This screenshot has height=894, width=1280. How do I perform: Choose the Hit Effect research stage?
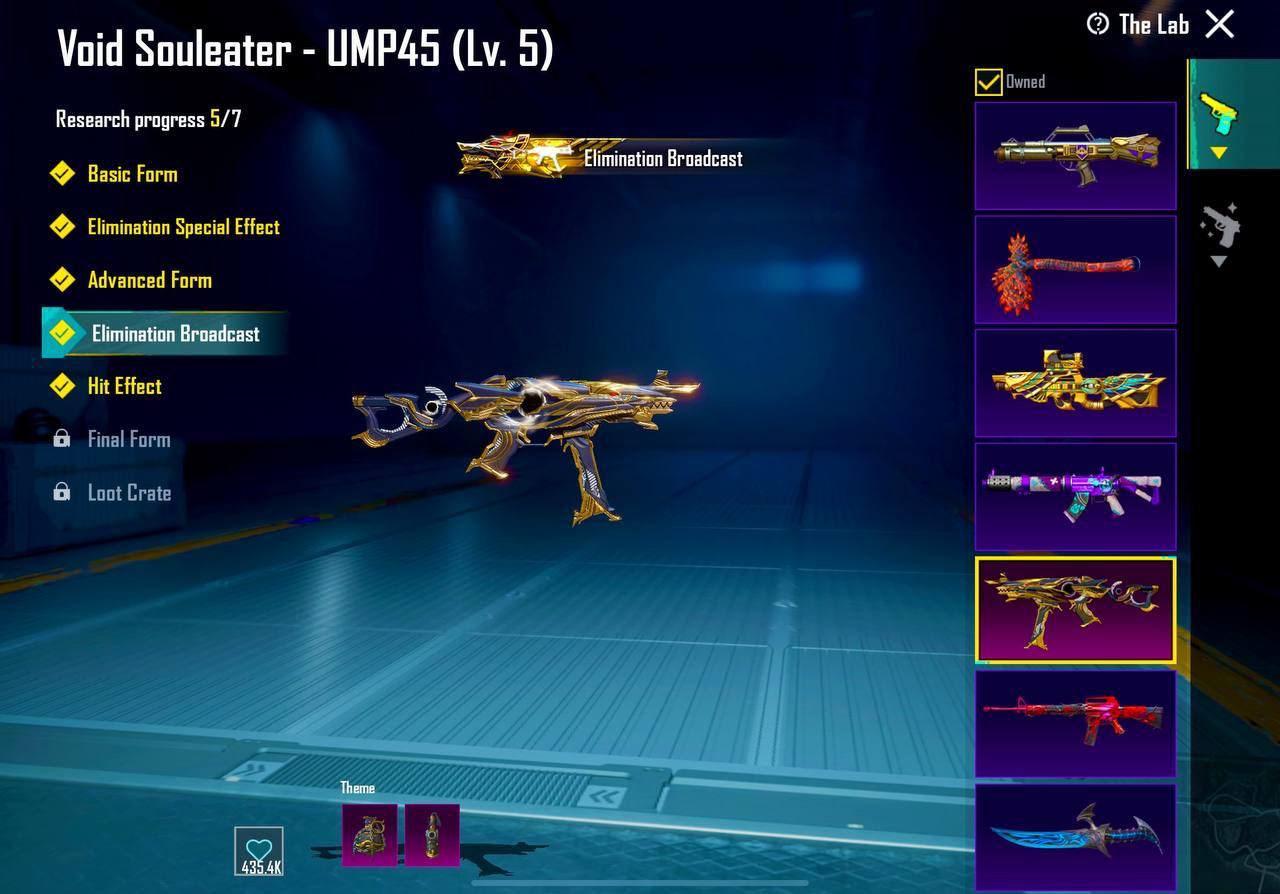click(x=124, y=386)
